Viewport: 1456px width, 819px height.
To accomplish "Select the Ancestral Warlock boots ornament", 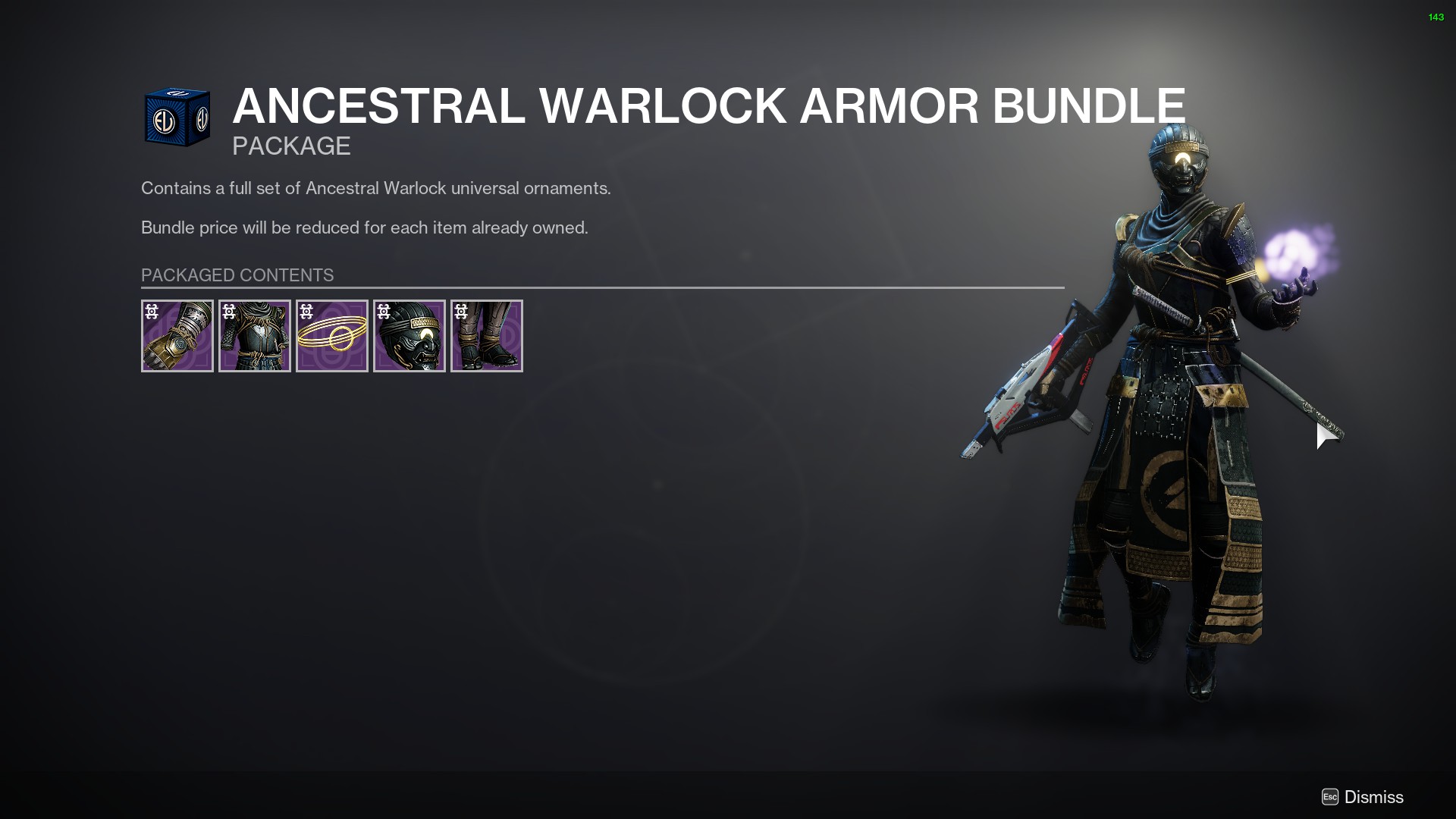I will click(x=486, y=336).
